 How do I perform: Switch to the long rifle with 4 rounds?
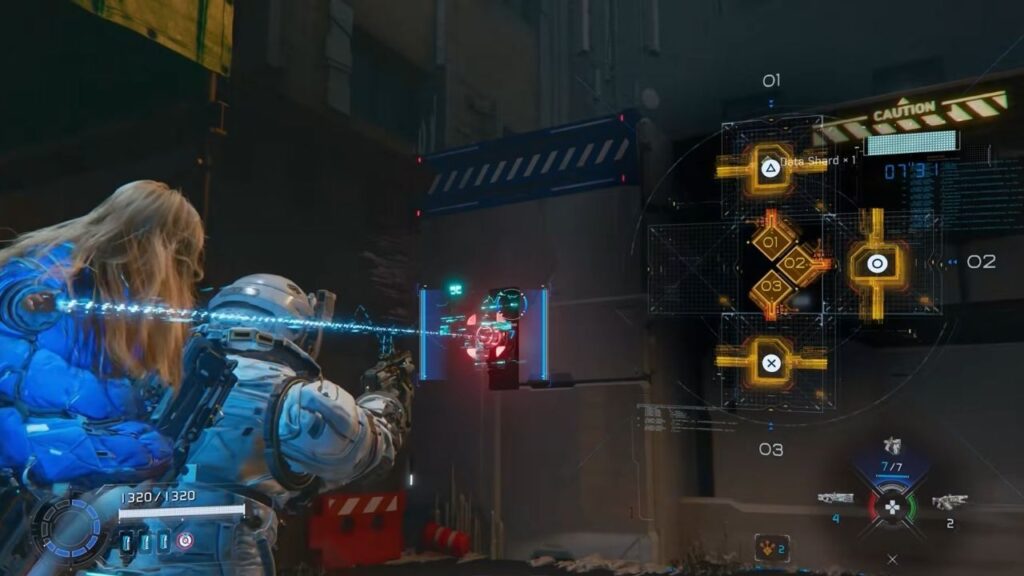pyautogui.click(x=835, y=498)
